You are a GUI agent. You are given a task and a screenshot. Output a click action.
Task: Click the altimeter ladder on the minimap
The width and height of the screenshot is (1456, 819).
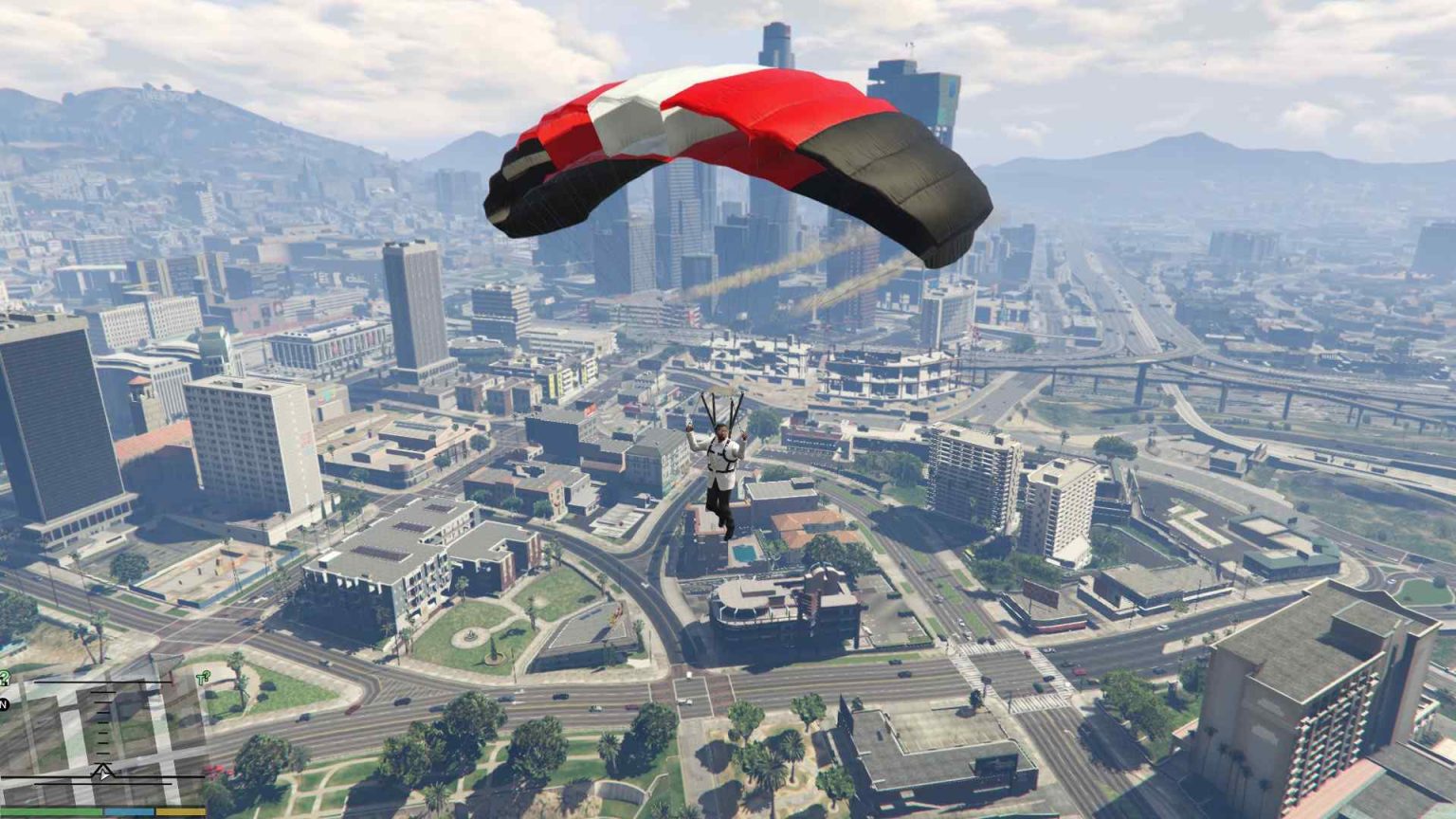102,725
